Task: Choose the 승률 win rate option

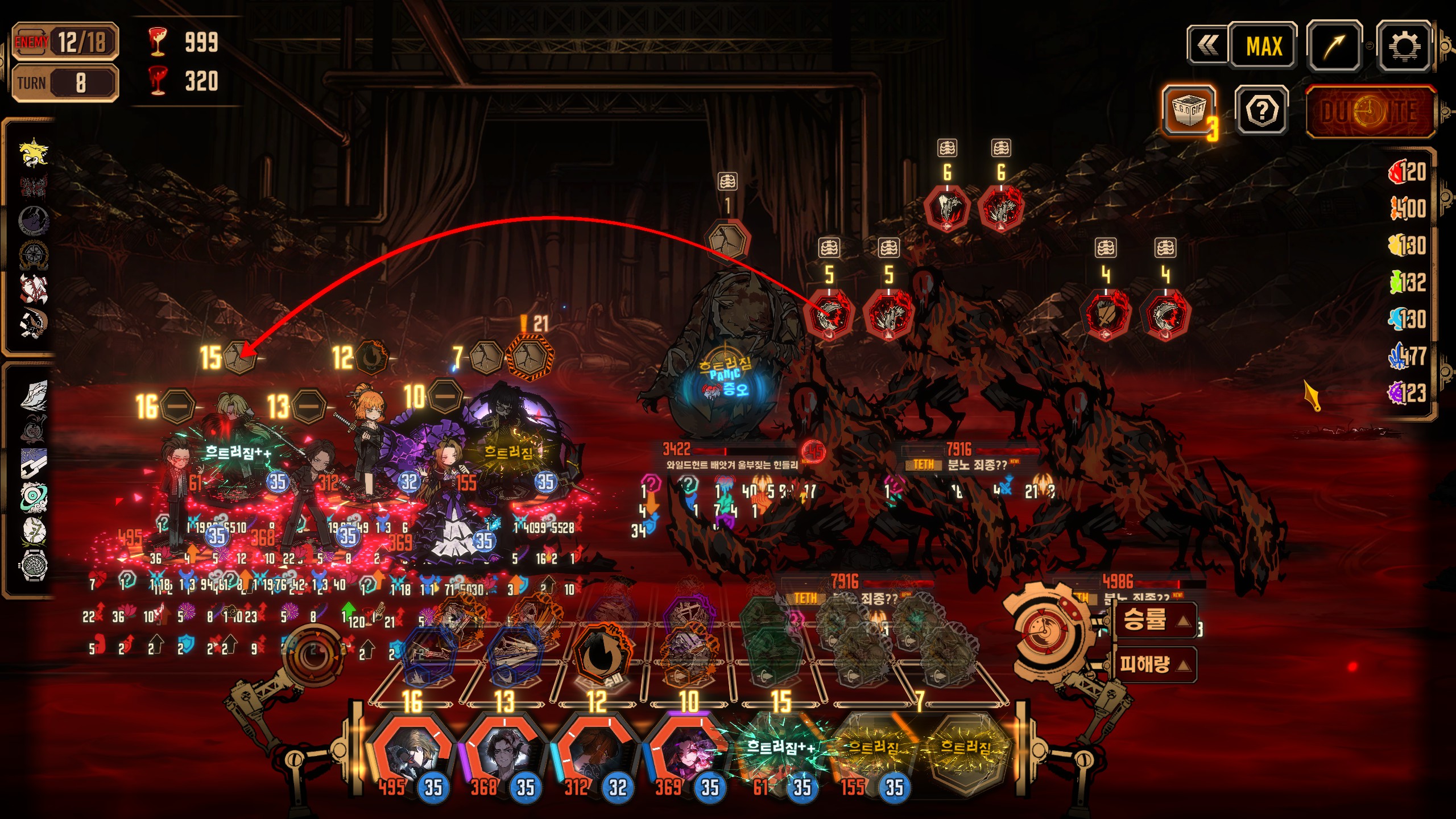Action: 1153,620
